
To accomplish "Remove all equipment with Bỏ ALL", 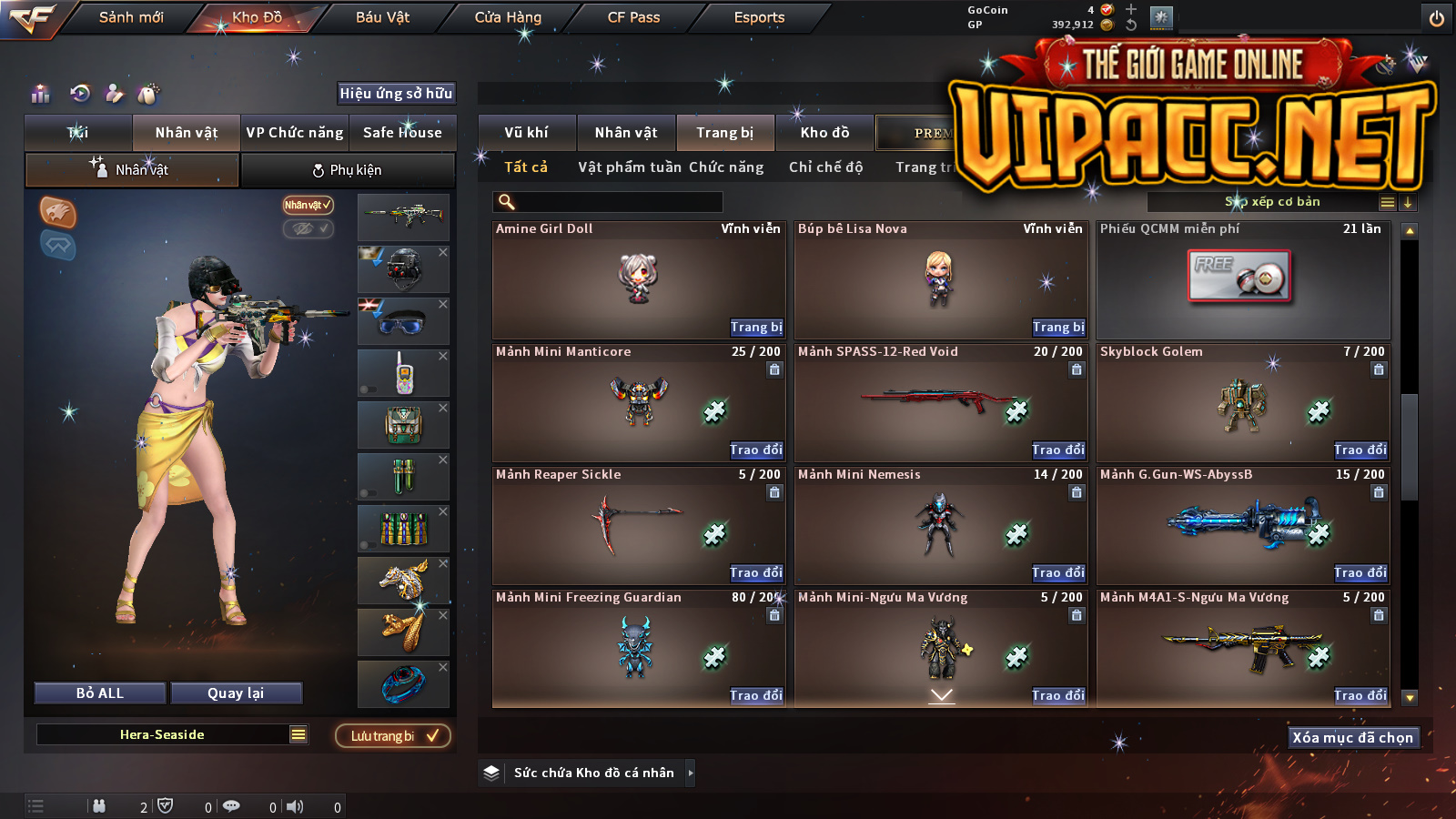I will click(100, 693).
